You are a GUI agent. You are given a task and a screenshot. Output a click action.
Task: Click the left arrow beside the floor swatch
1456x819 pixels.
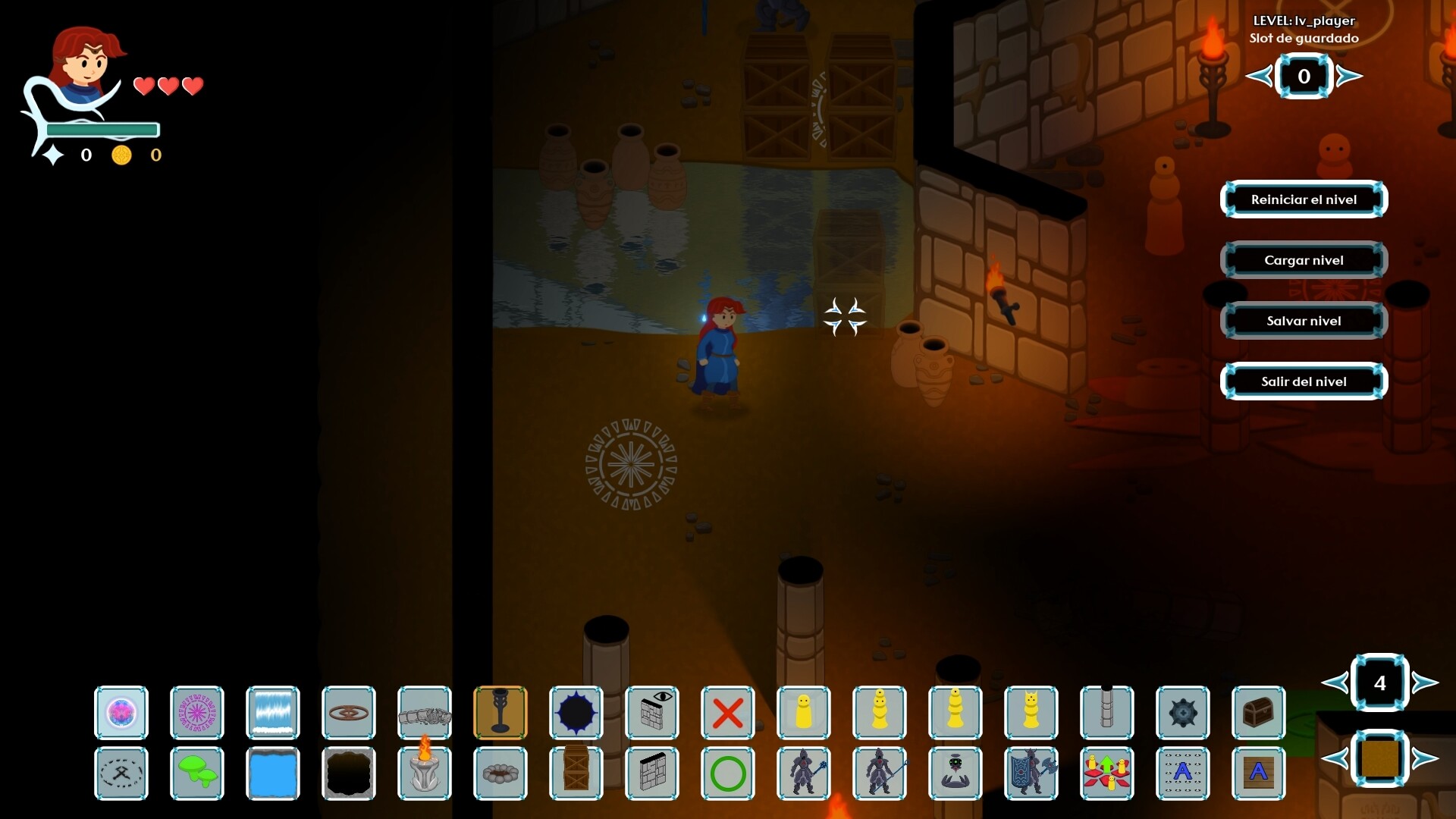pyautogui.click(x=1335, y=758)
